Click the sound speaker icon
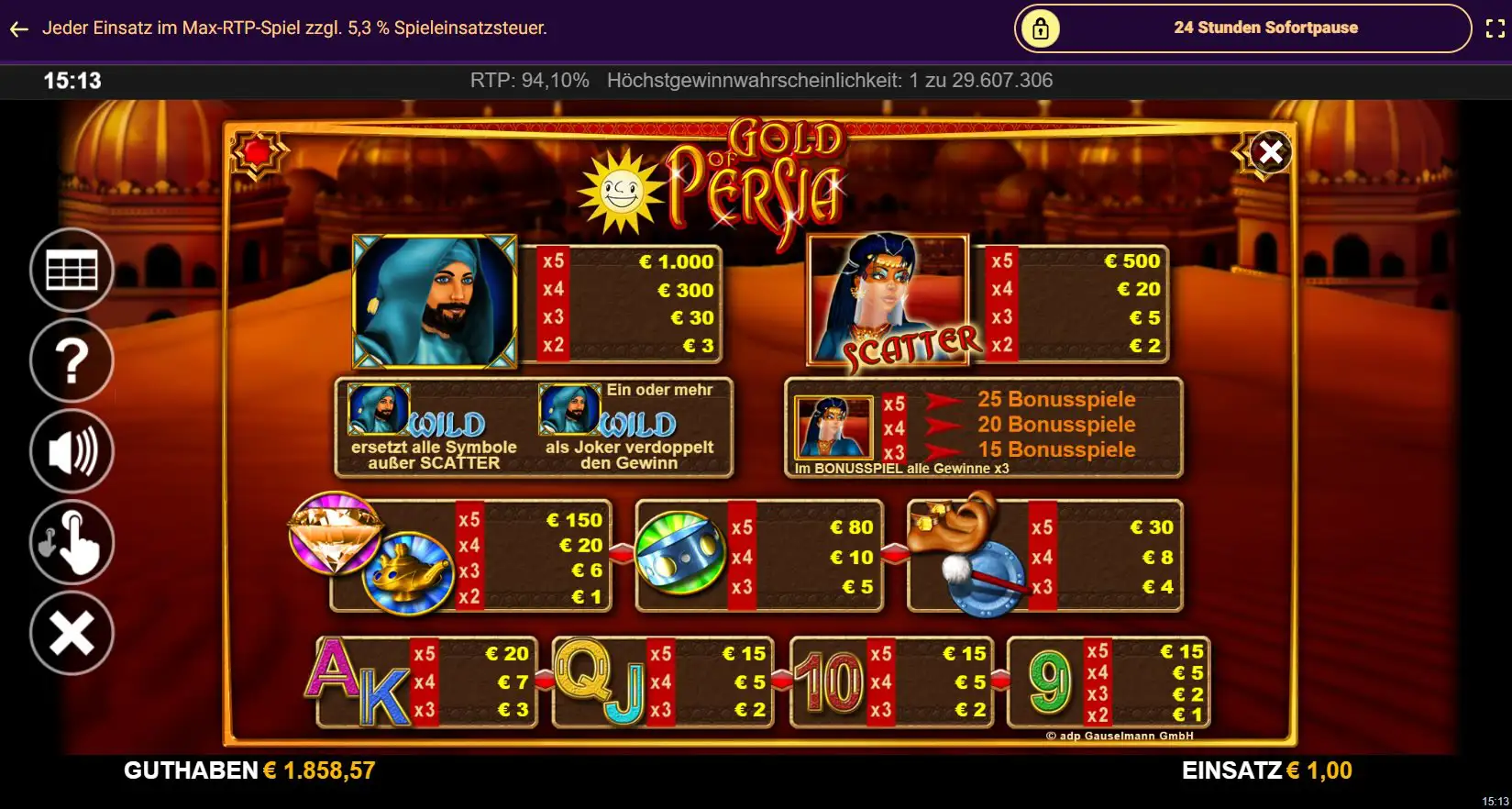The height and width of the screenshot is (809, 1512). coord(72,451)
